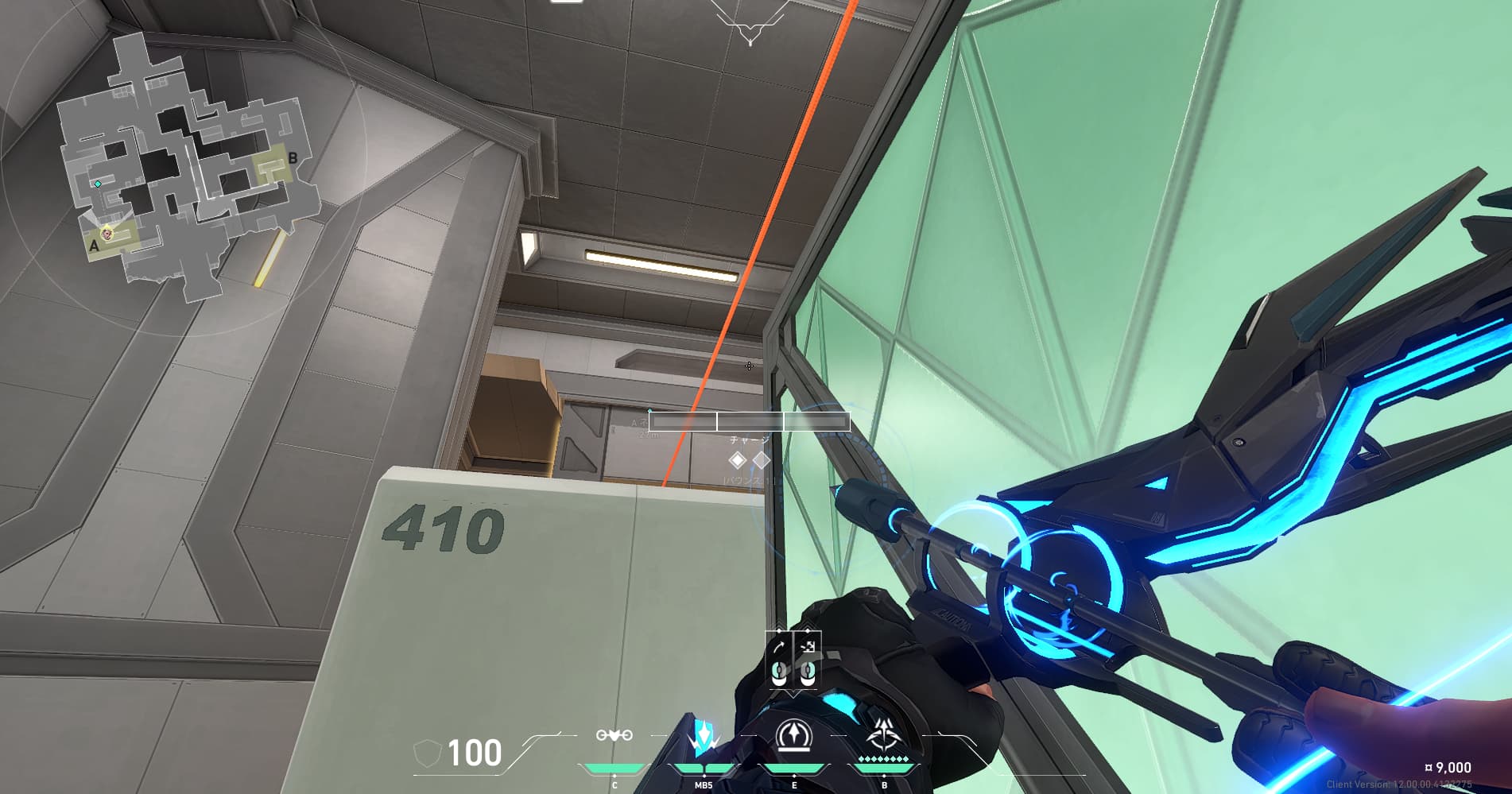This screenshot has height=794, width=1512.
Task: Select the player agent portrait on minimap
Action: tap(107, 232)
